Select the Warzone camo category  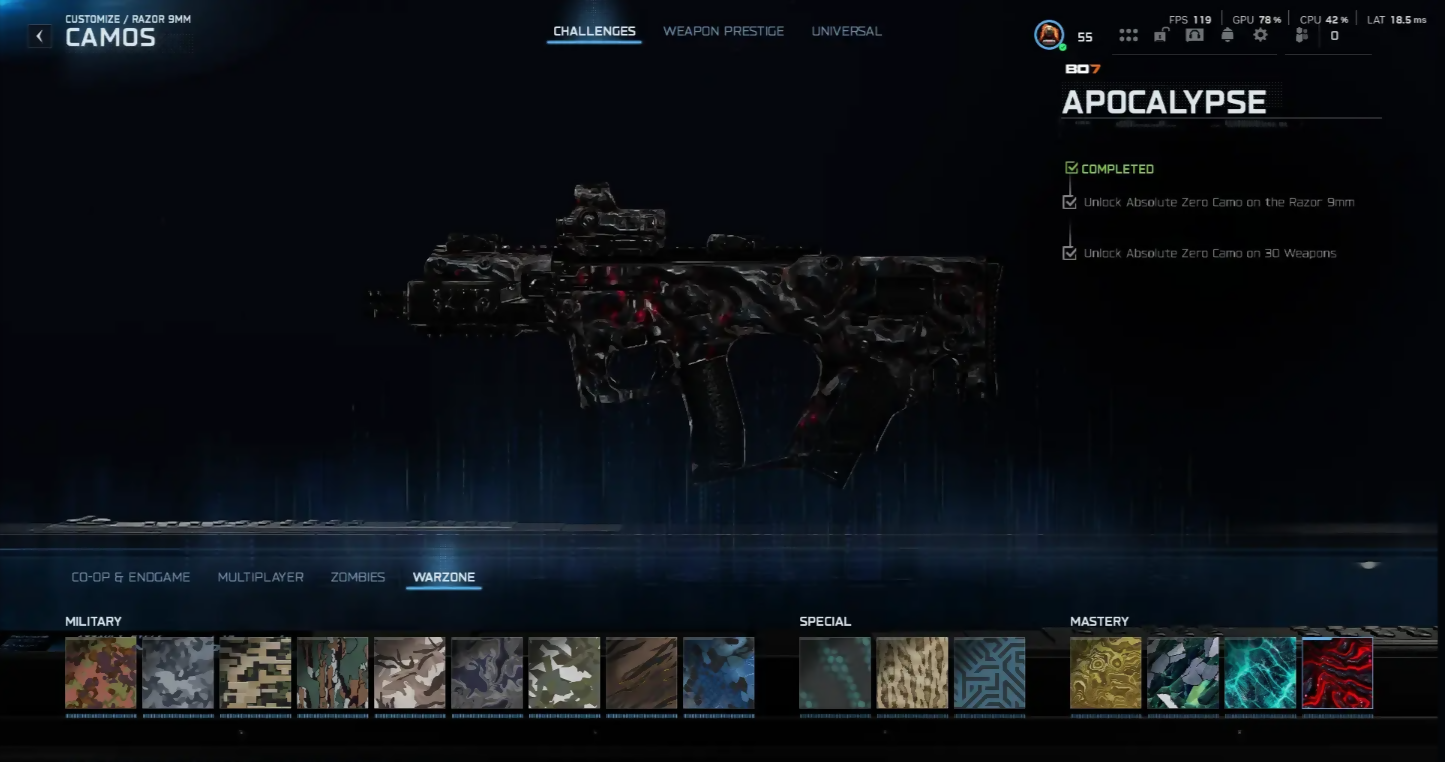(443, 577)
